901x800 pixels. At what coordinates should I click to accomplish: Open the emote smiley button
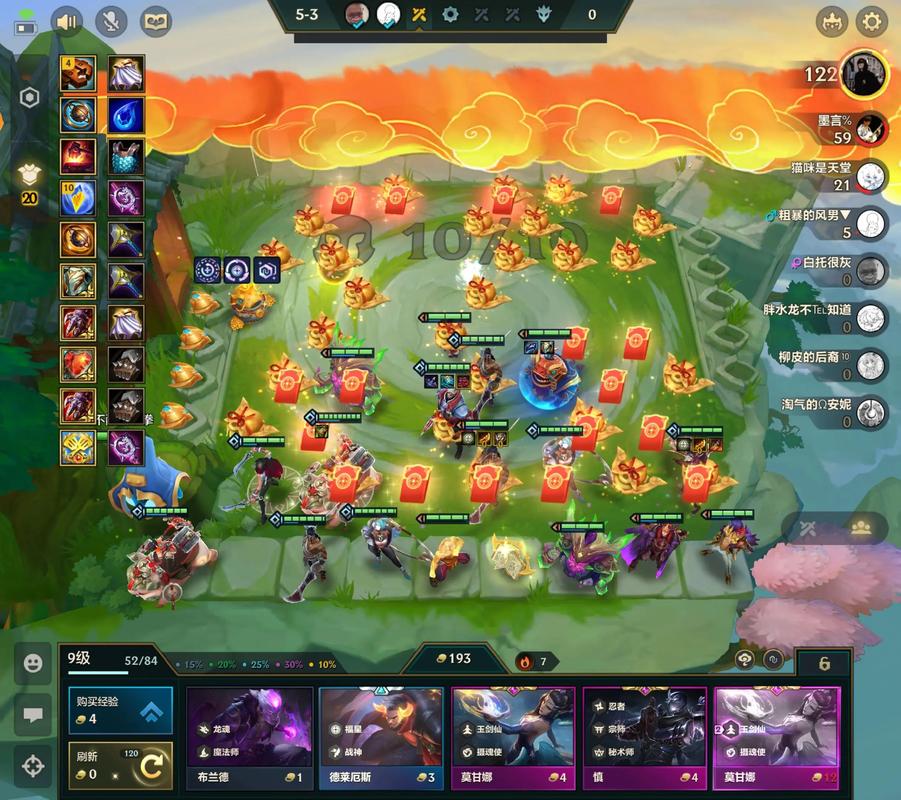(33, 663)
